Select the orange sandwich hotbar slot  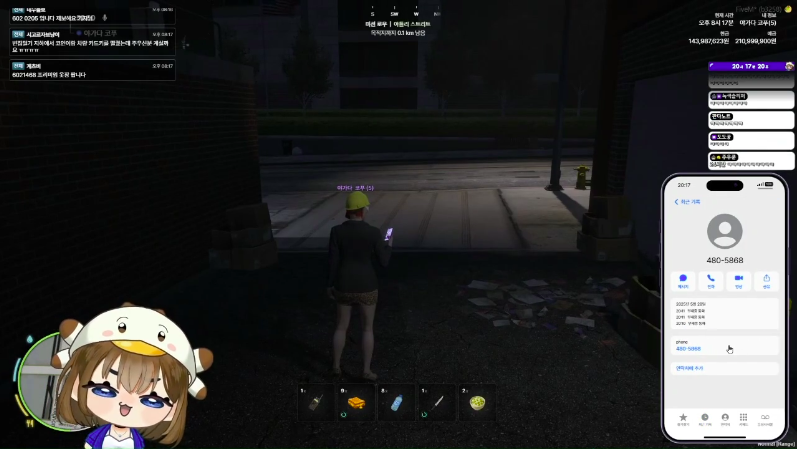[355, 402]
